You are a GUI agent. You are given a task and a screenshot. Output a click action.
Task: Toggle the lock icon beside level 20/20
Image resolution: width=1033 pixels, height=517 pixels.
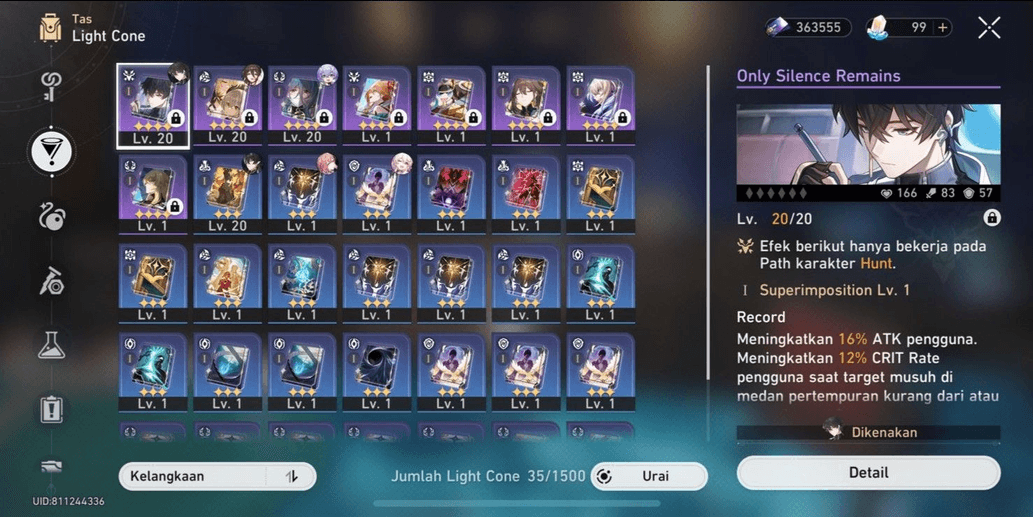tap(991, 217)
